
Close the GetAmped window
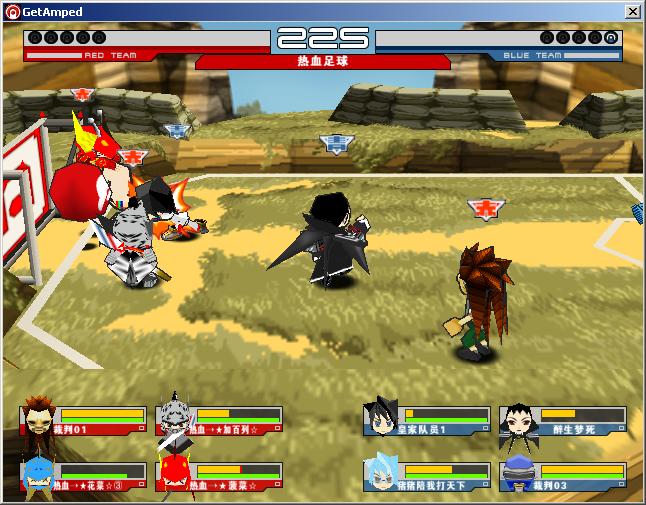click(632, 11)
